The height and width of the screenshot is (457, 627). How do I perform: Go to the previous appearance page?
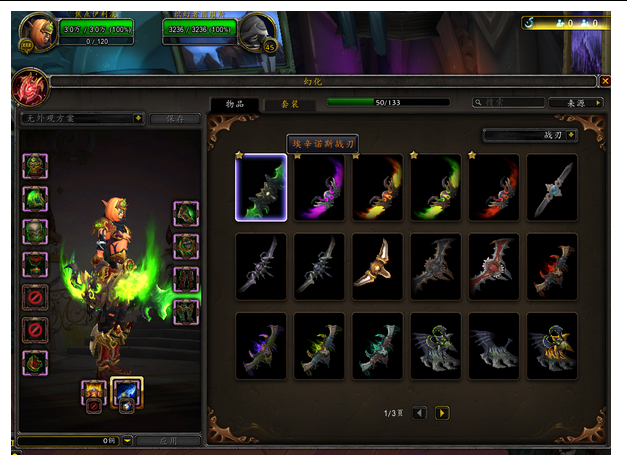click(x=420, y=412)
